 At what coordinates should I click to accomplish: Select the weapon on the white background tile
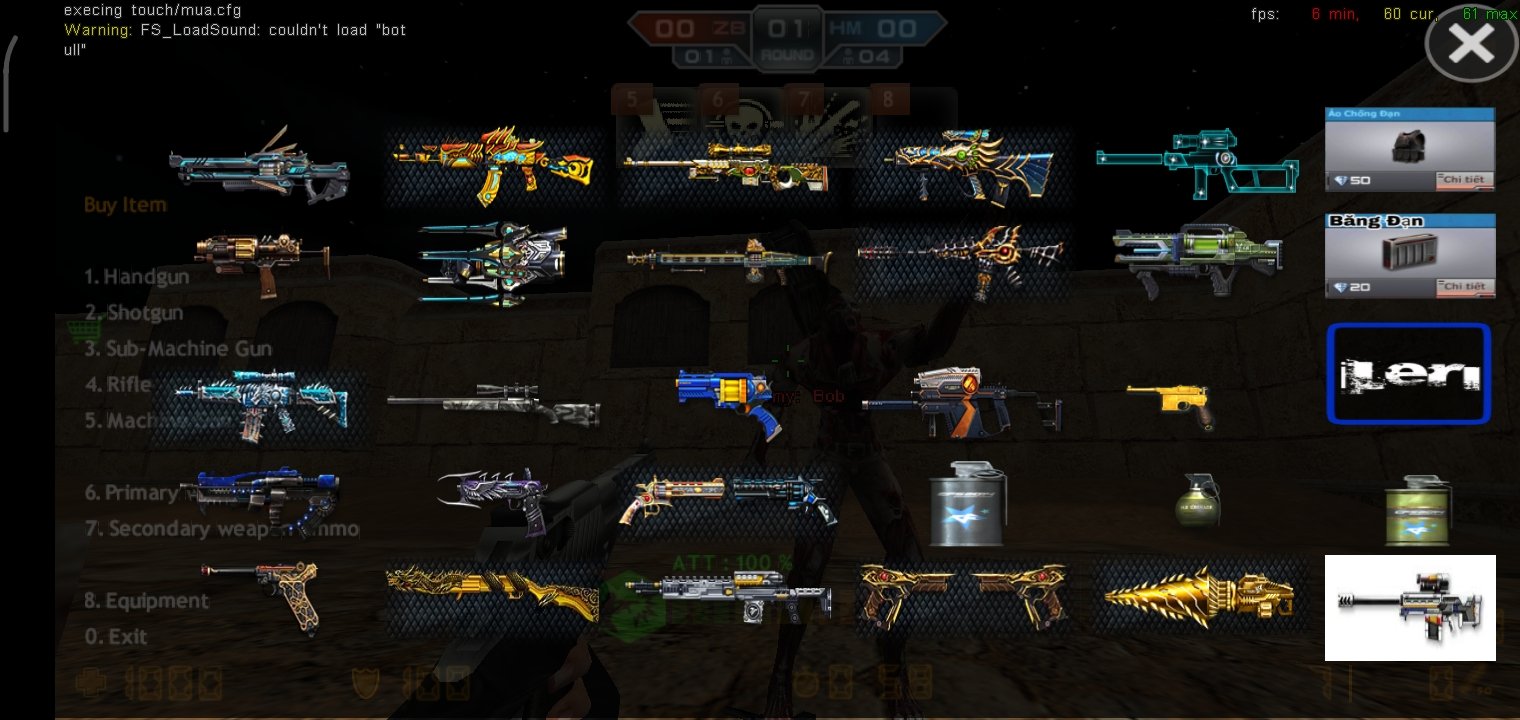click(1409, 607)
